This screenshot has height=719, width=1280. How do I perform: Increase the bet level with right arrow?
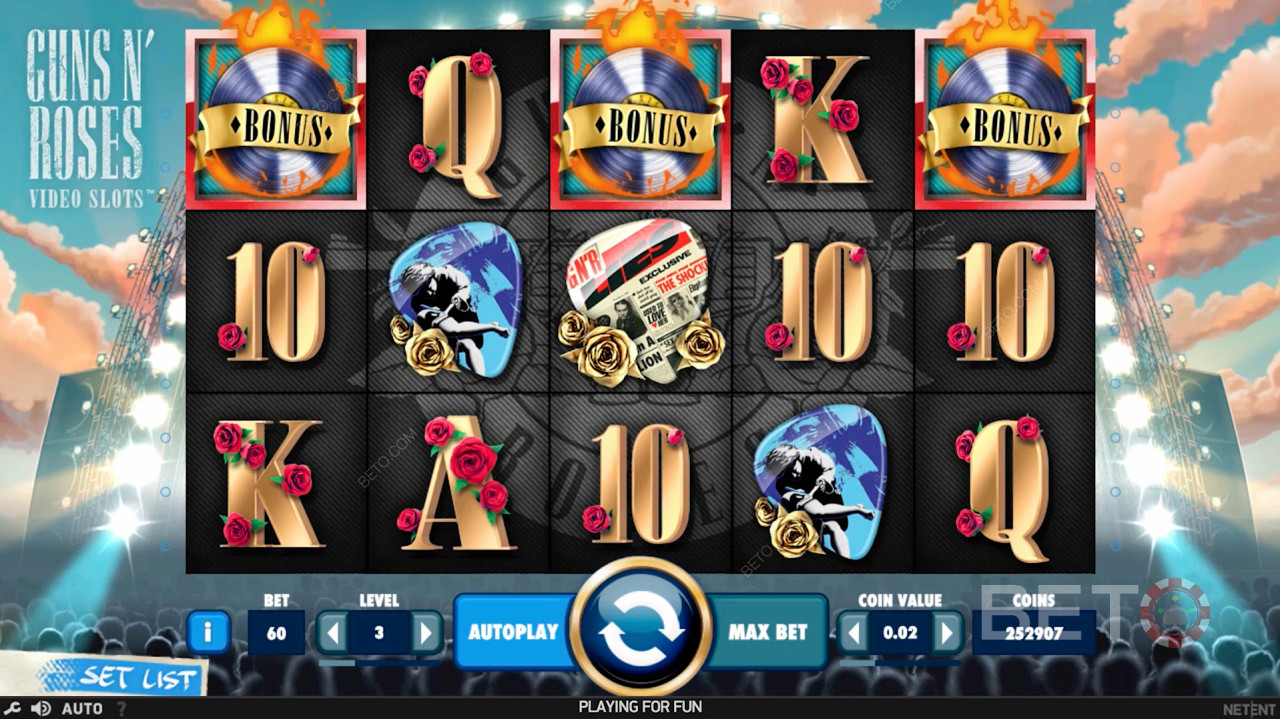(426, 632)
